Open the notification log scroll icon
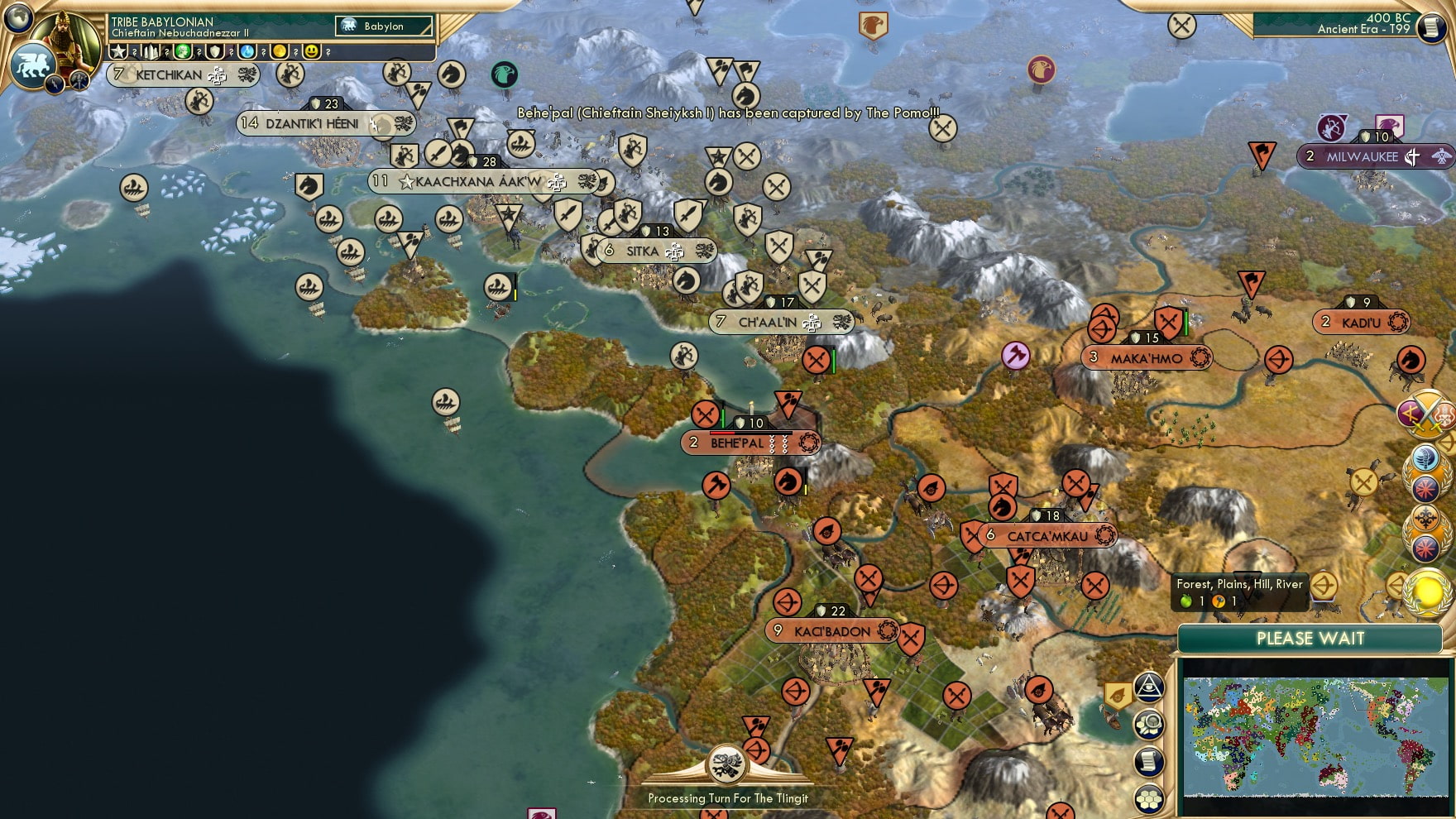The width and height of the screenshot is (1456, 819). [x=1149, y=759]
